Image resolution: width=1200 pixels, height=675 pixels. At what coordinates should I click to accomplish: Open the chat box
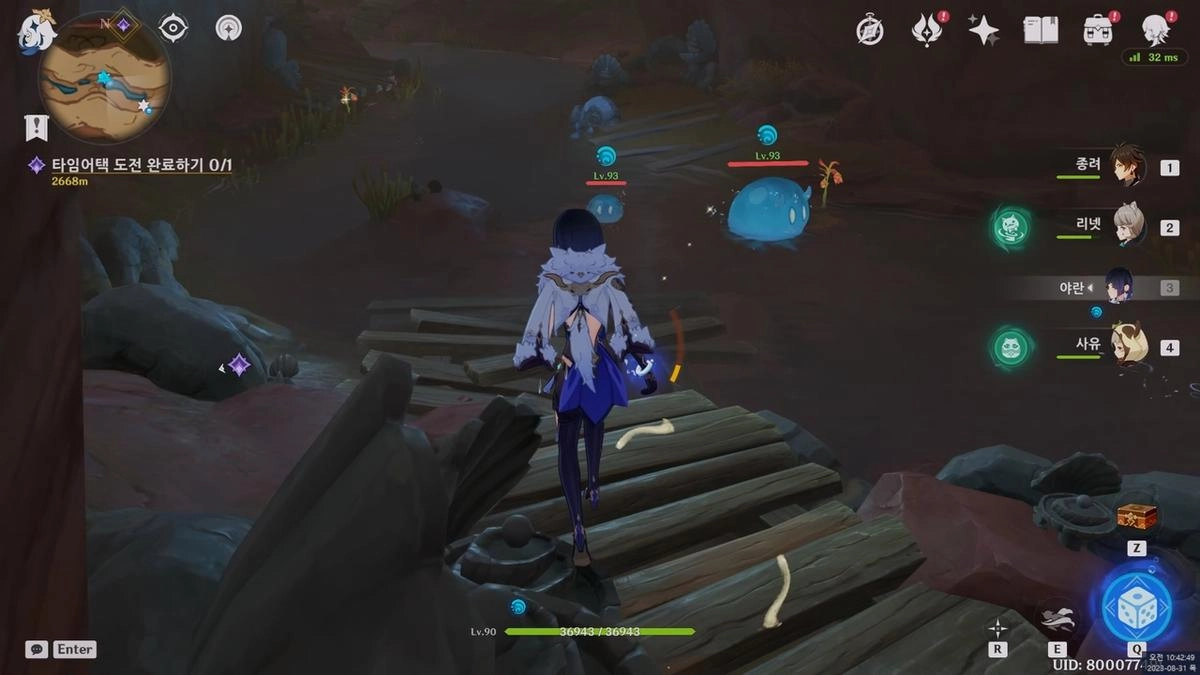click(x=36, y=649)
